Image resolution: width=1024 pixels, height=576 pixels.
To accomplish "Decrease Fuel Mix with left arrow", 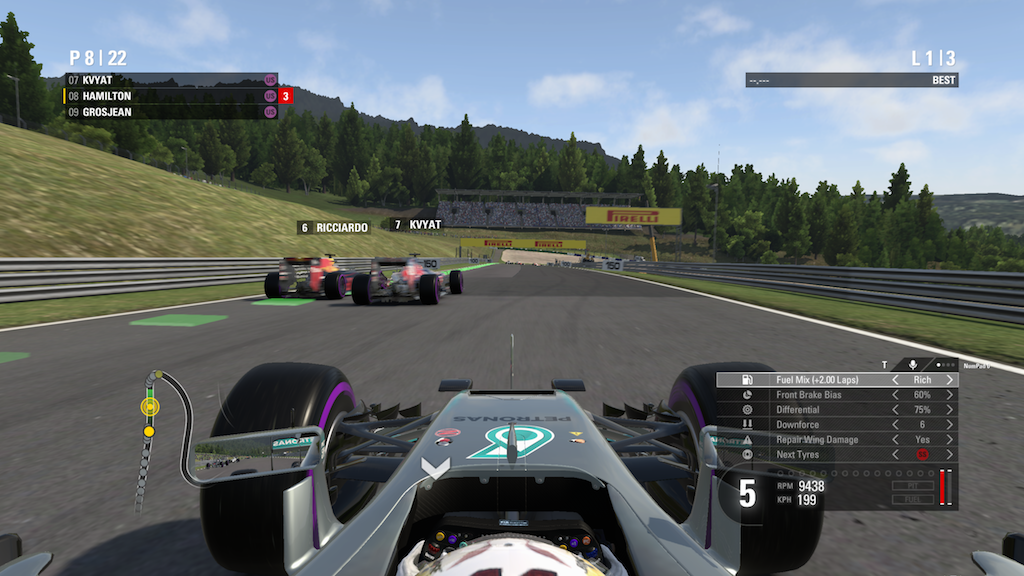I will point(894,380).
